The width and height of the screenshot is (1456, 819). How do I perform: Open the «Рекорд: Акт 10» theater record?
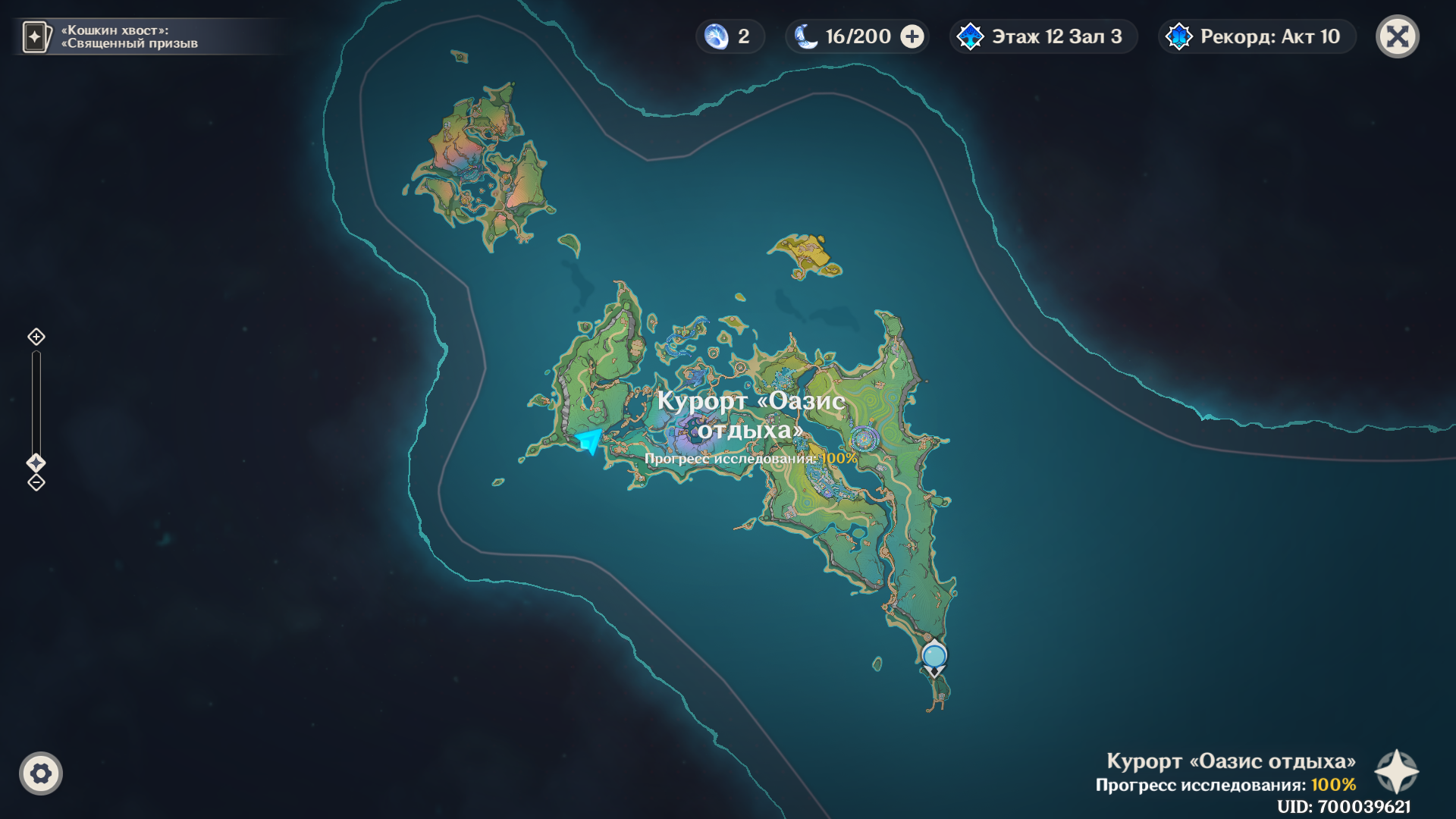1256,36
